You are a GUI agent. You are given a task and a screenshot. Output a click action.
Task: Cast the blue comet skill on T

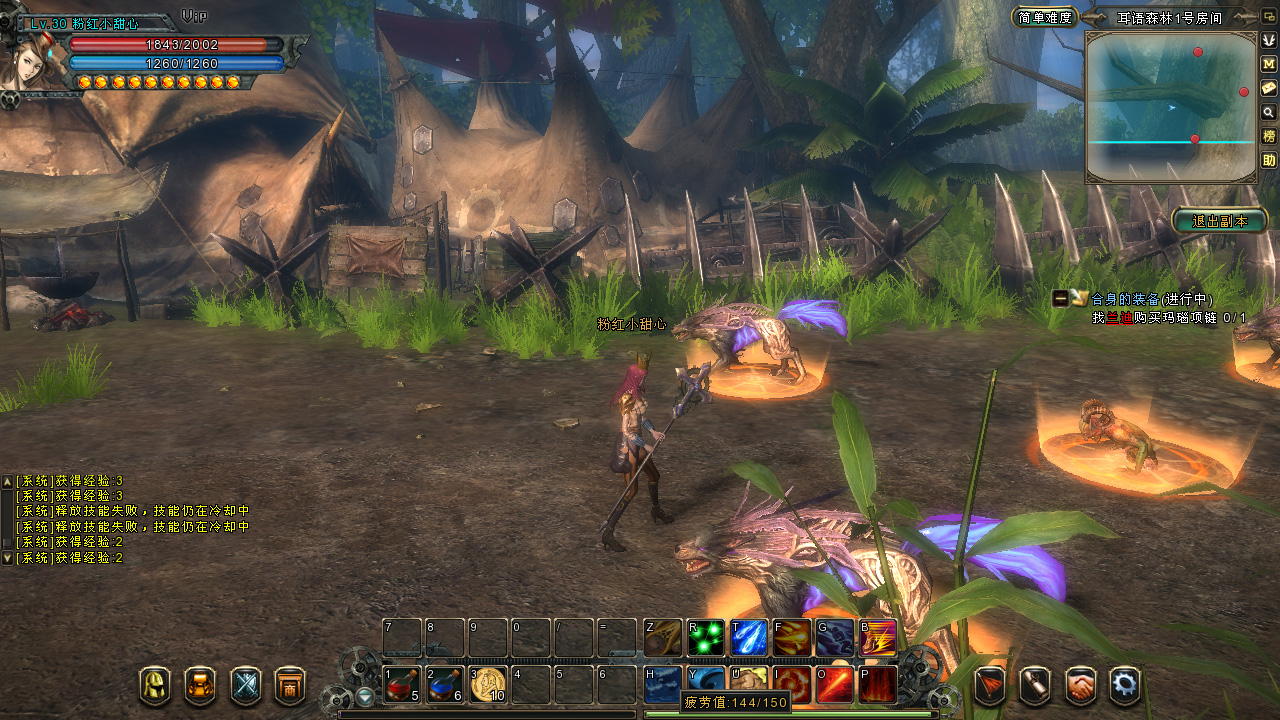[x=748, y=638]
